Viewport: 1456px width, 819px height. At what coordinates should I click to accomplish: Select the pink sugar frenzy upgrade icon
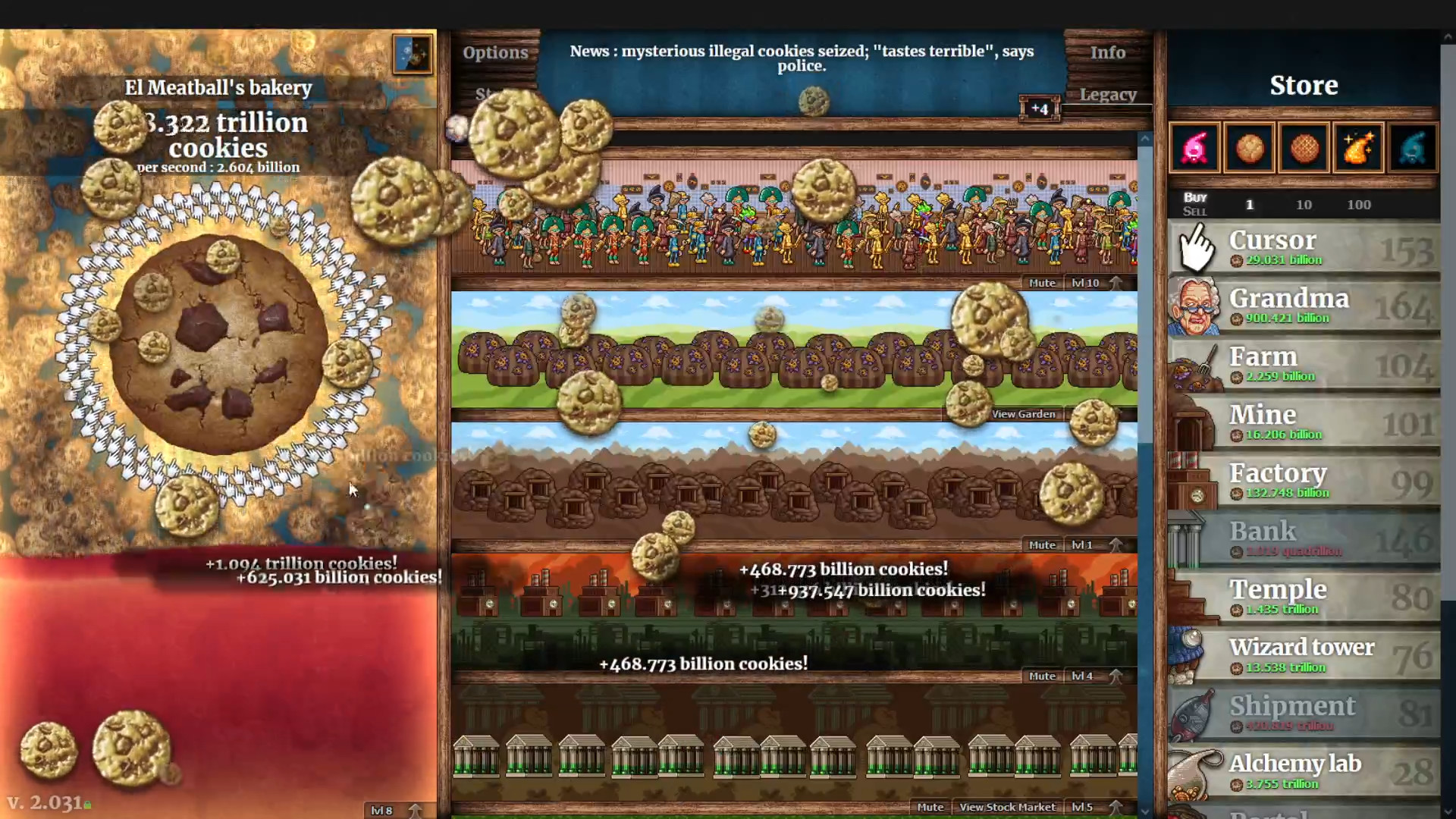click(x=1196, y=146)
